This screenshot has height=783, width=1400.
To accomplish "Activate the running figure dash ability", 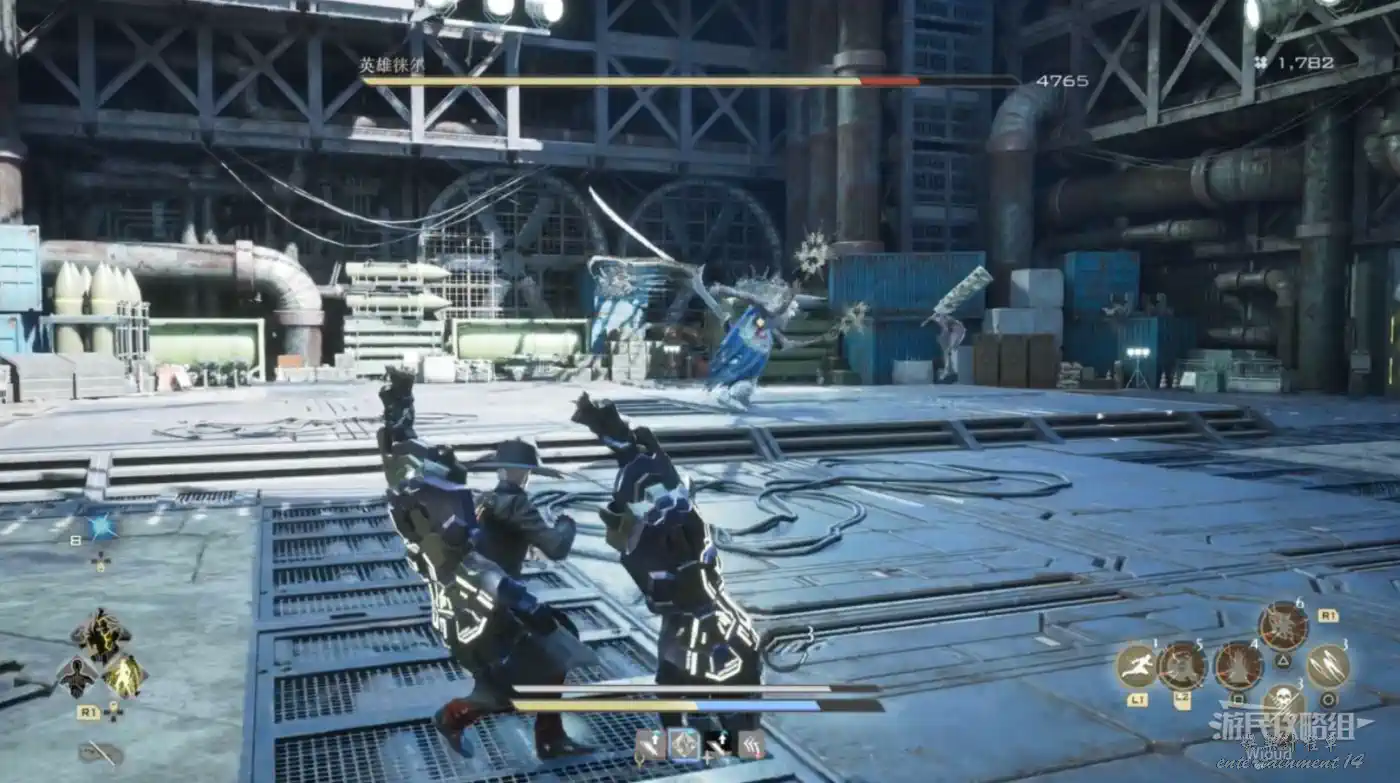I will 1136,665.
